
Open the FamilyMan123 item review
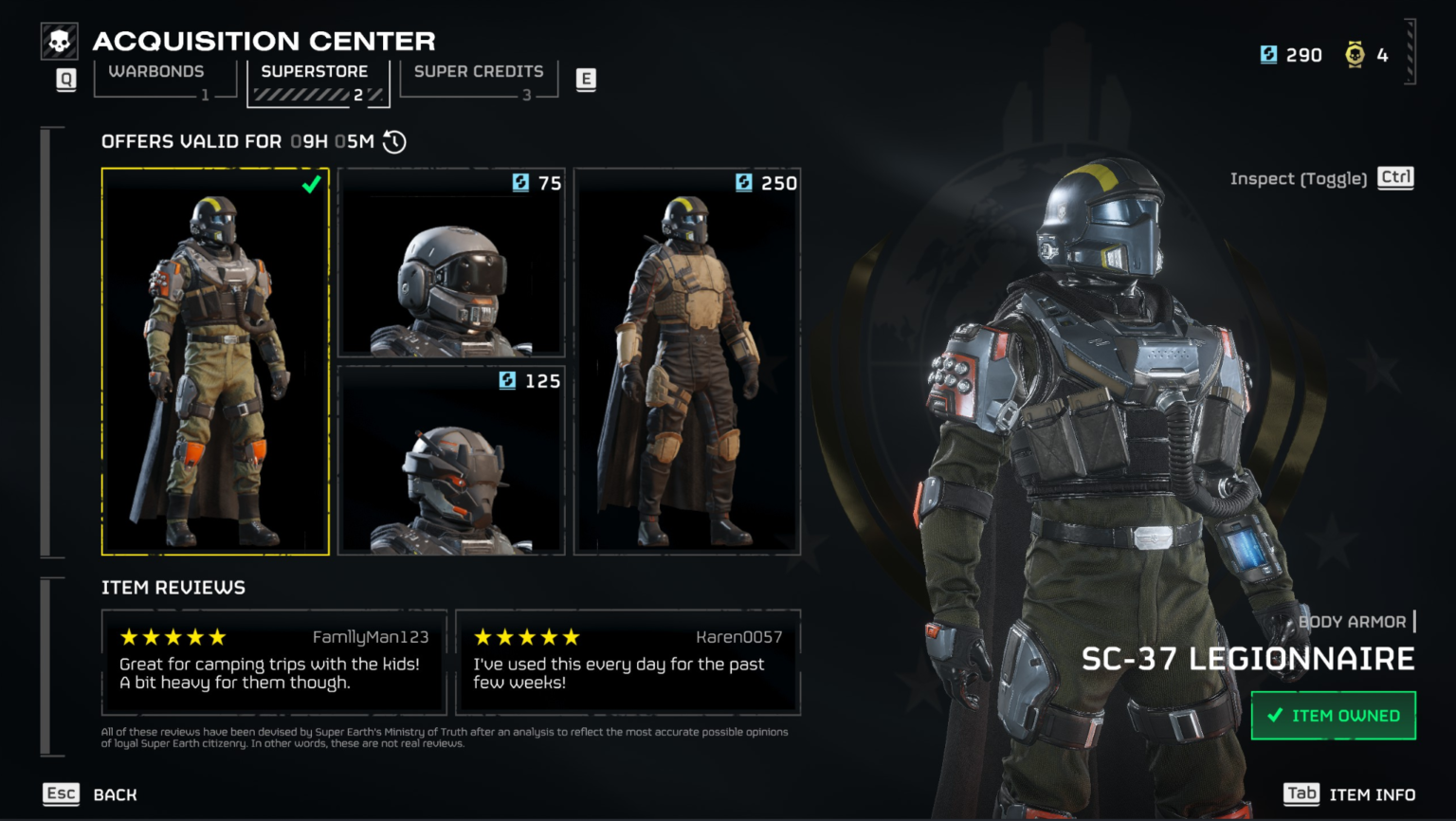click(x=274, y=662)
